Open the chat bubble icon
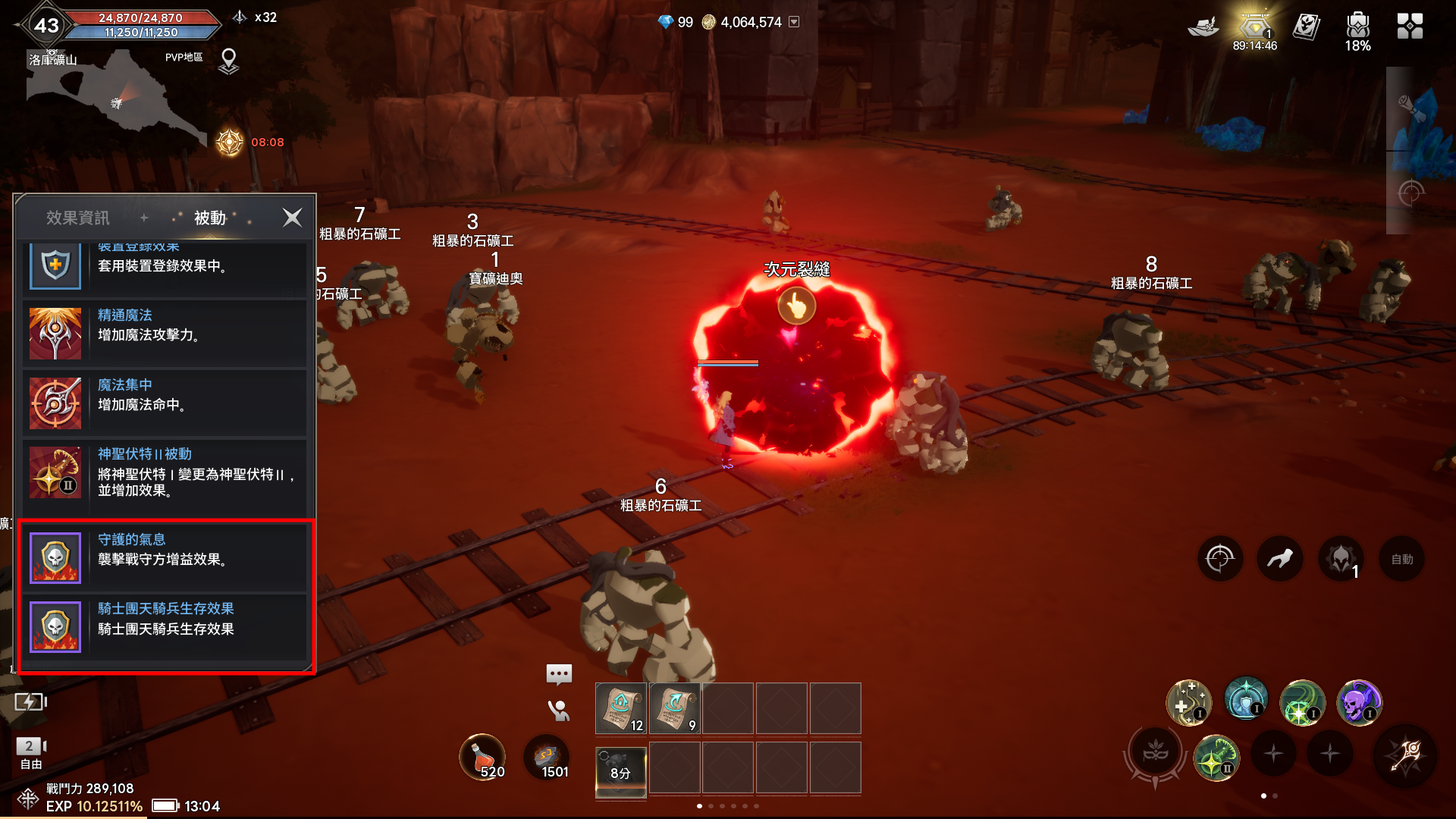This screenshot has height=819, width=1456. tap(559, 673)
